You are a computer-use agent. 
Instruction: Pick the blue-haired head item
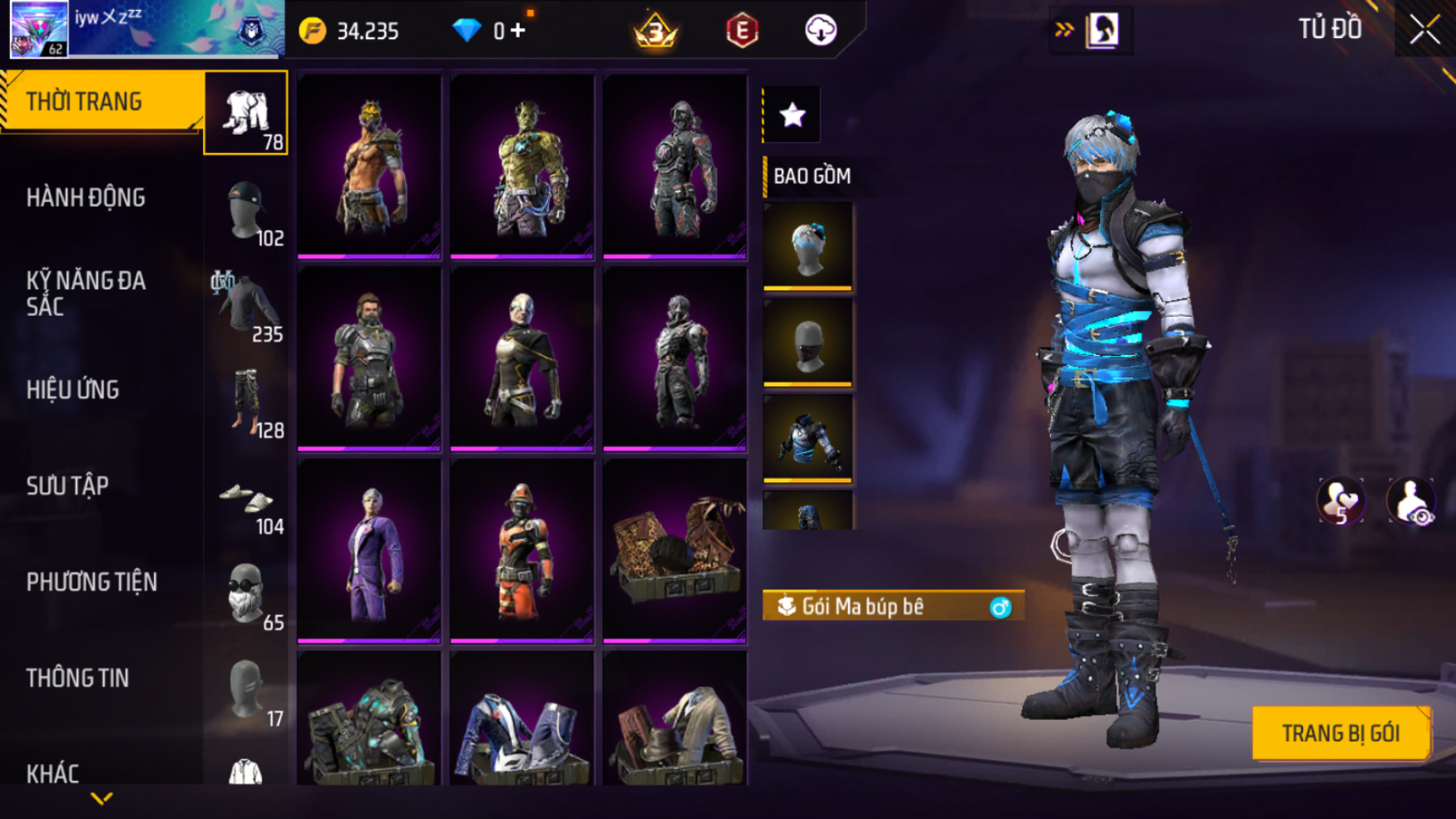(x=807, y=246)
